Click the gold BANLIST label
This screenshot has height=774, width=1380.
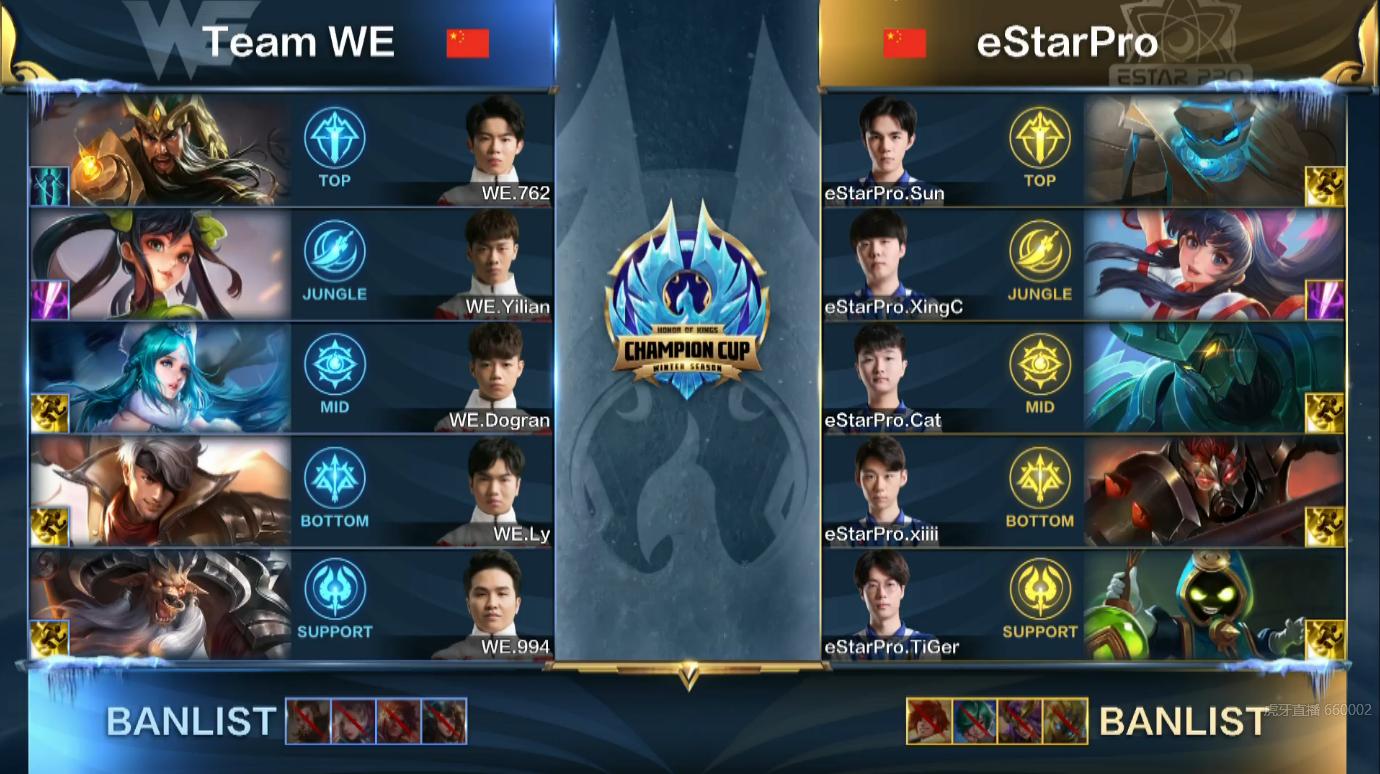1183,722
